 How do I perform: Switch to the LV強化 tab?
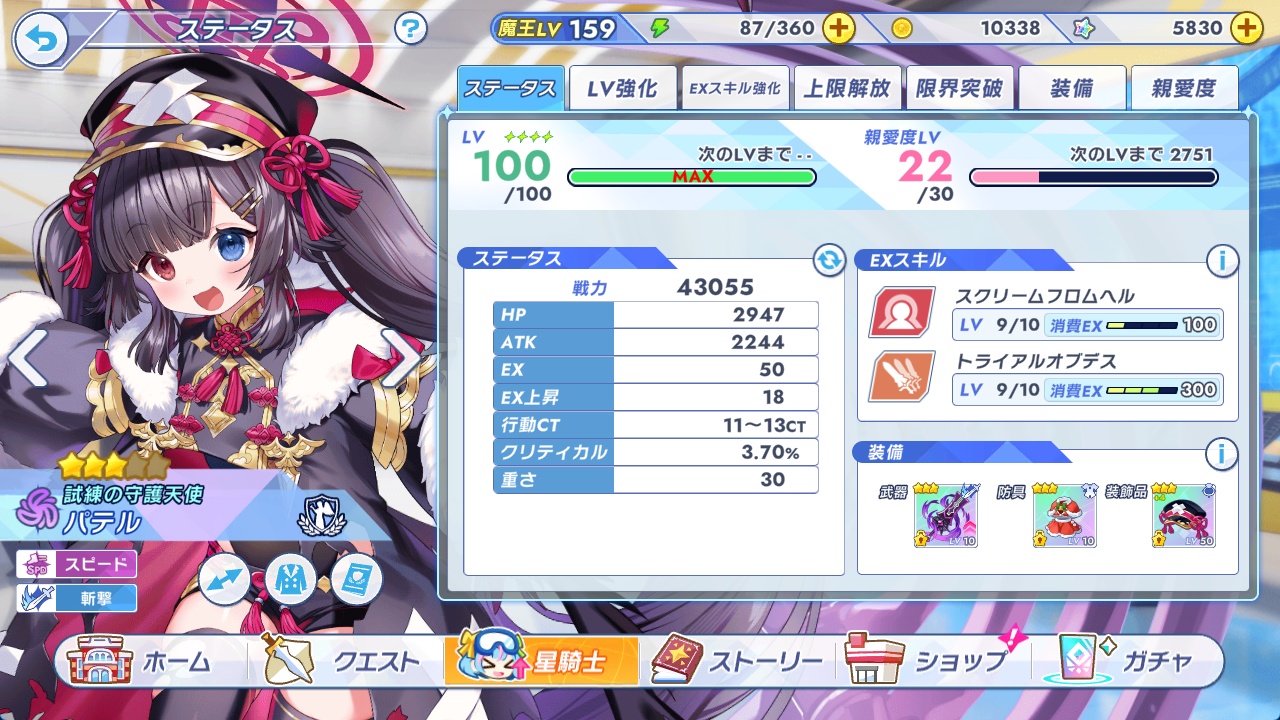click(x=622, y=89)
